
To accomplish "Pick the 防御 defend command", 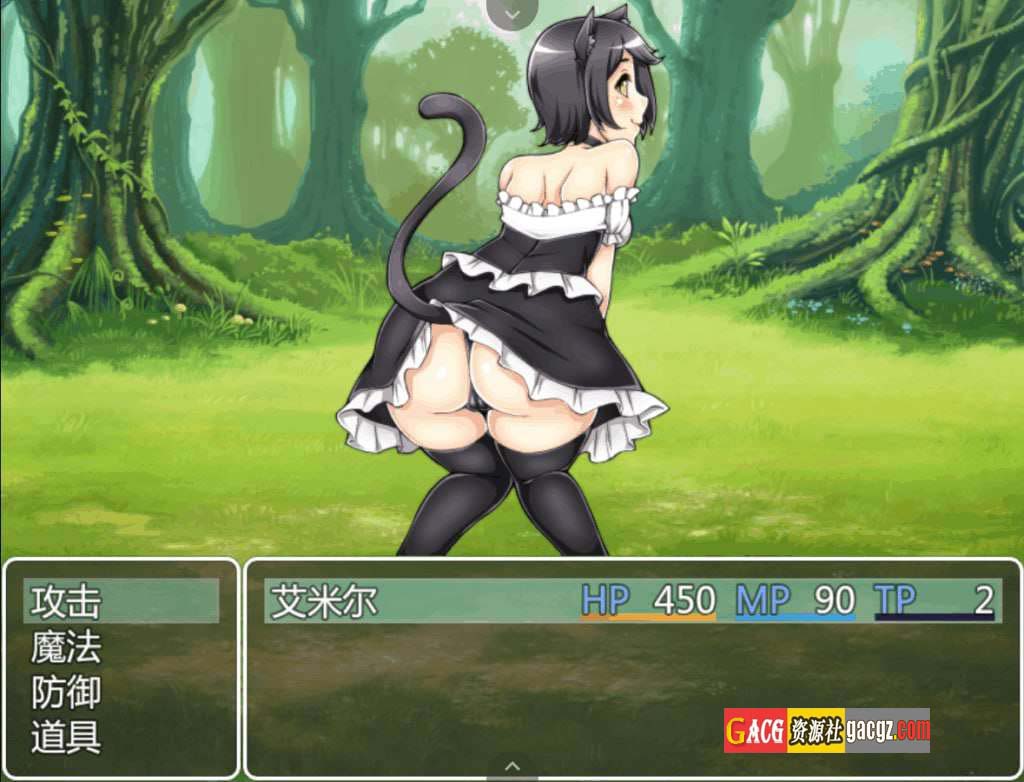I will tap(68, 693).
